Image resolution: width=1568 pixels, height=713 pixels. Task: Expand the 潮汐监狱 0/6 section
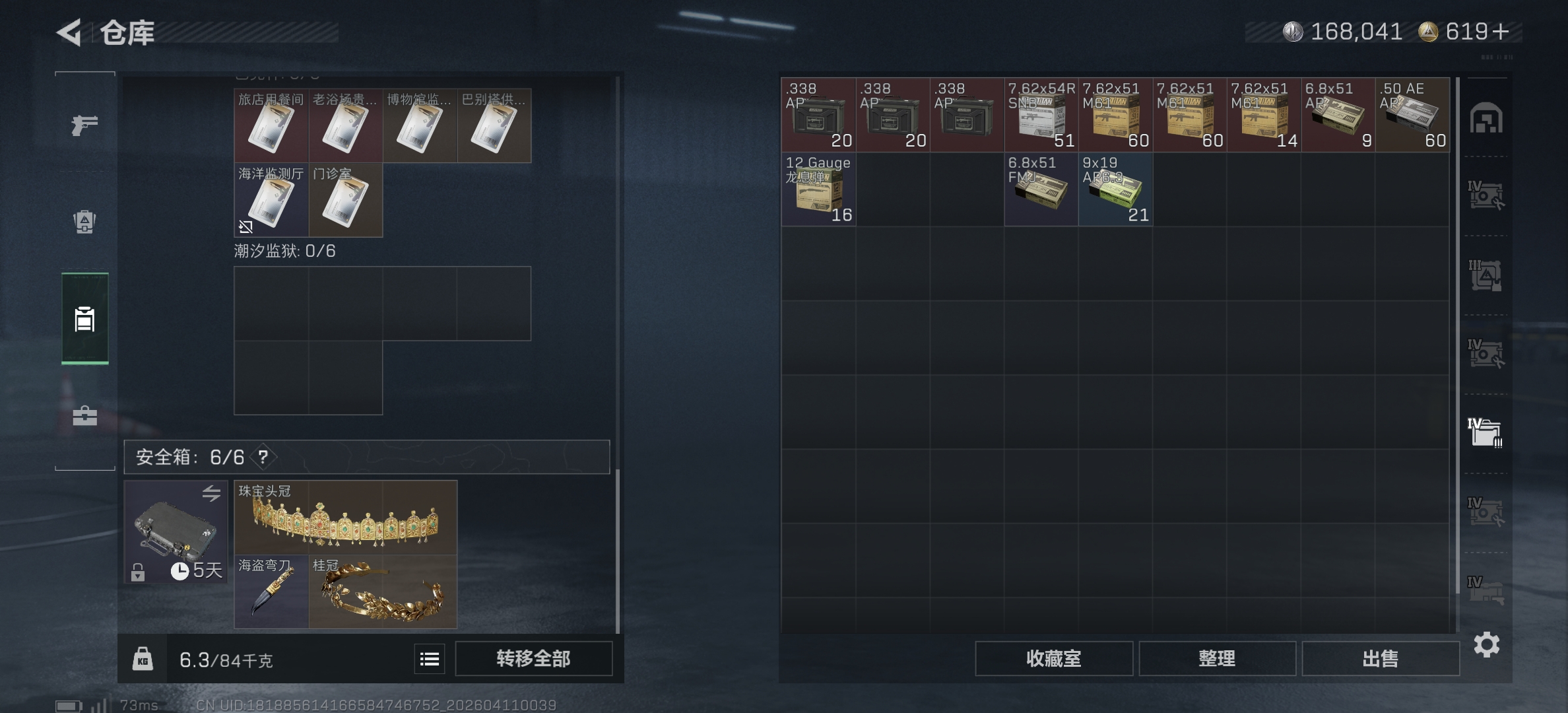[x=285, y=251]
